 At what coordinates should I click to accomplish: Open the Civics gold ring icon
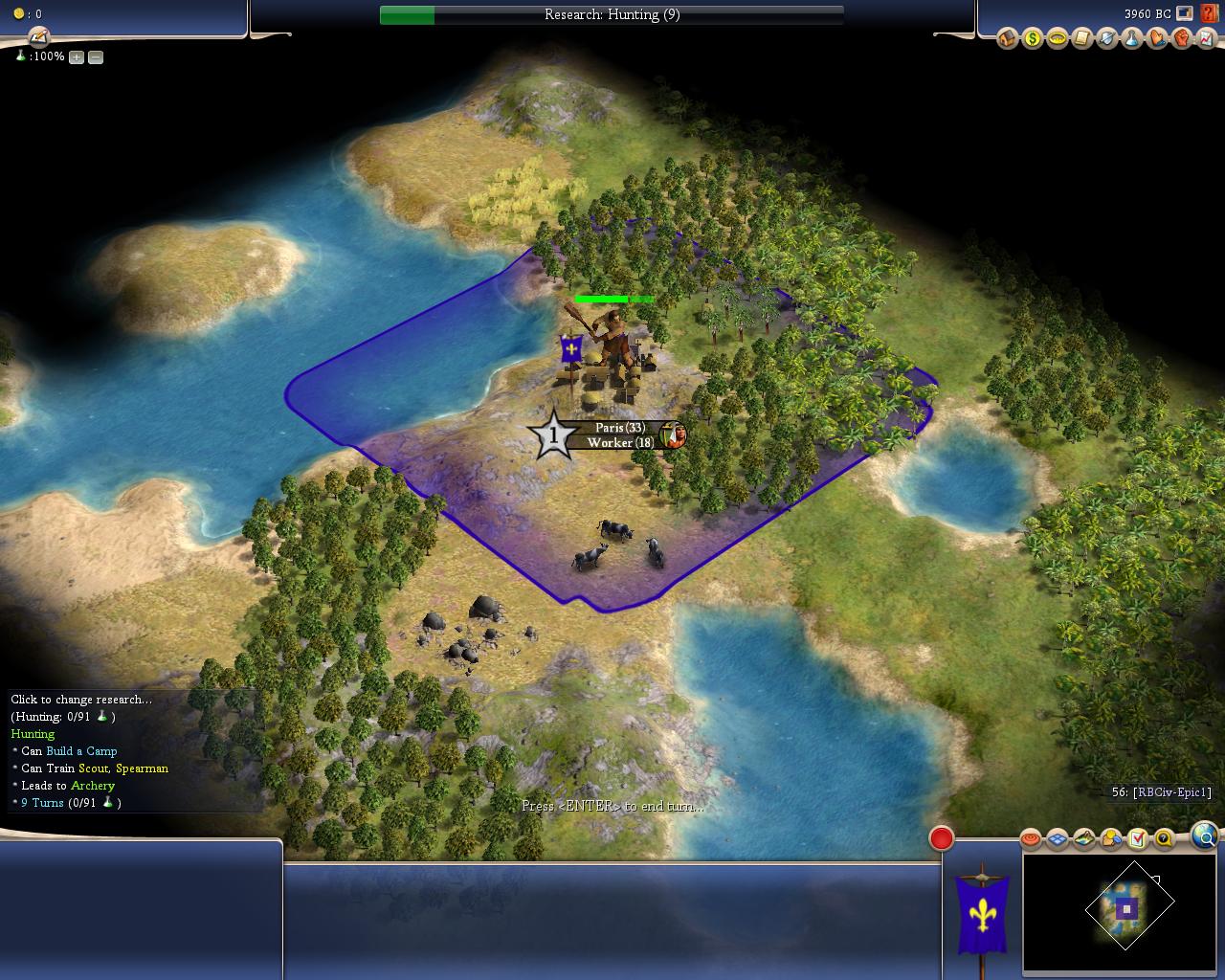(x=1057, y=38)
